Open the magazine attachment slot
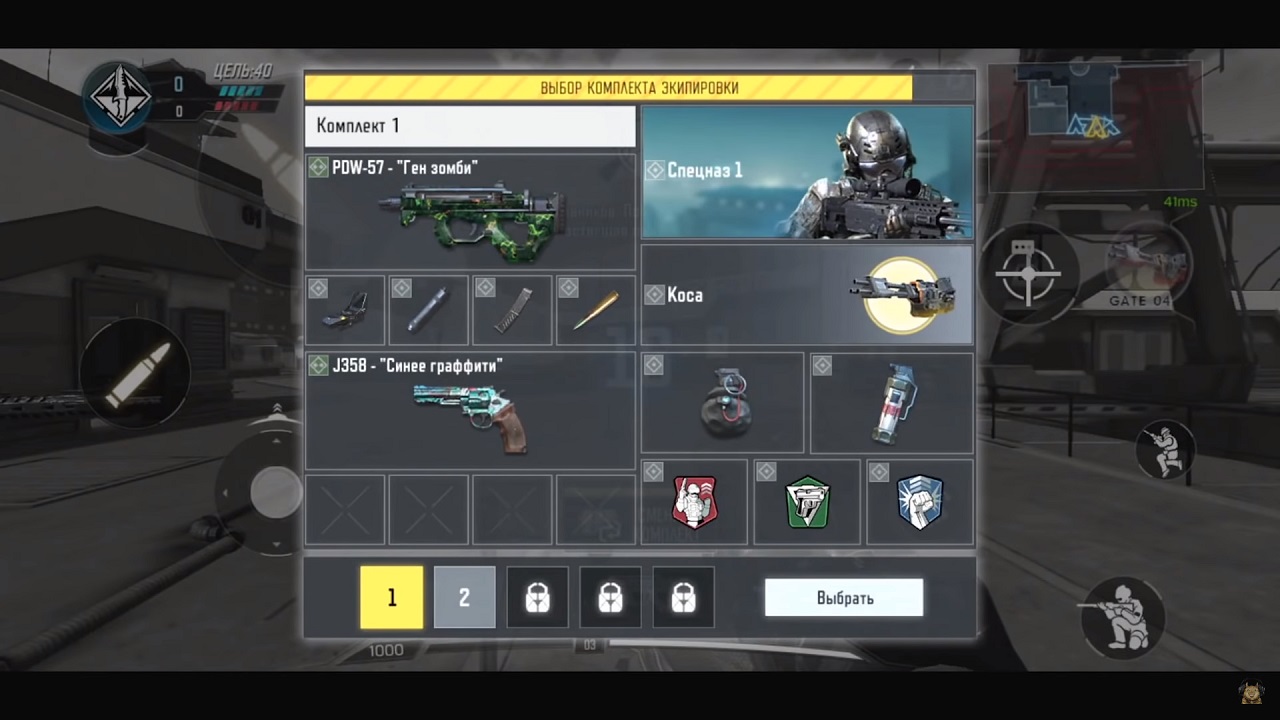Screen dimensions: 1280x720 (511, 311)
